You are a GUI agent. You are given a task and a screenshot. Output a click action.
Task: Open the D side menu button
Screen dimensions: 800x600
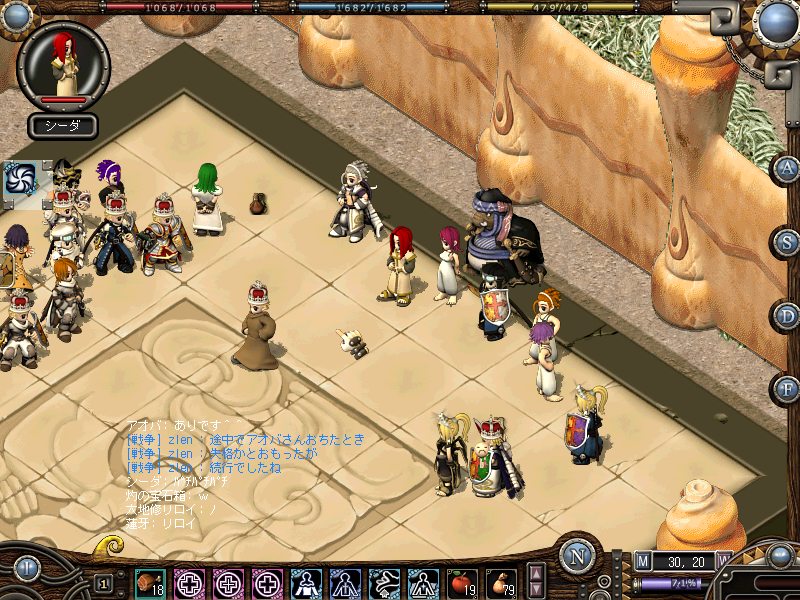click(x=786, y=314)
